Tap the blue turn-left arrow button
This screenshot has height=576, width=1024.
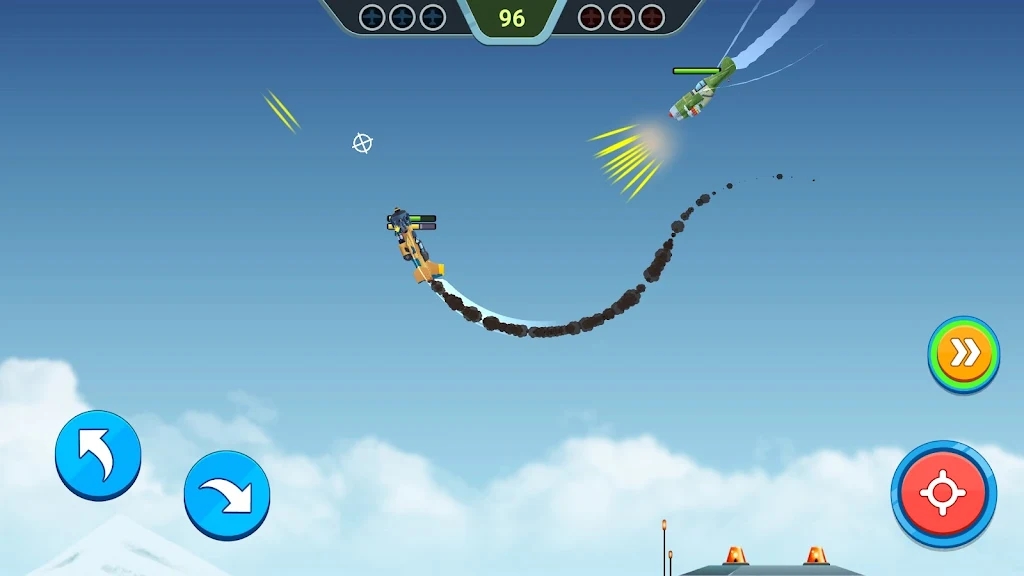[98, 455]
